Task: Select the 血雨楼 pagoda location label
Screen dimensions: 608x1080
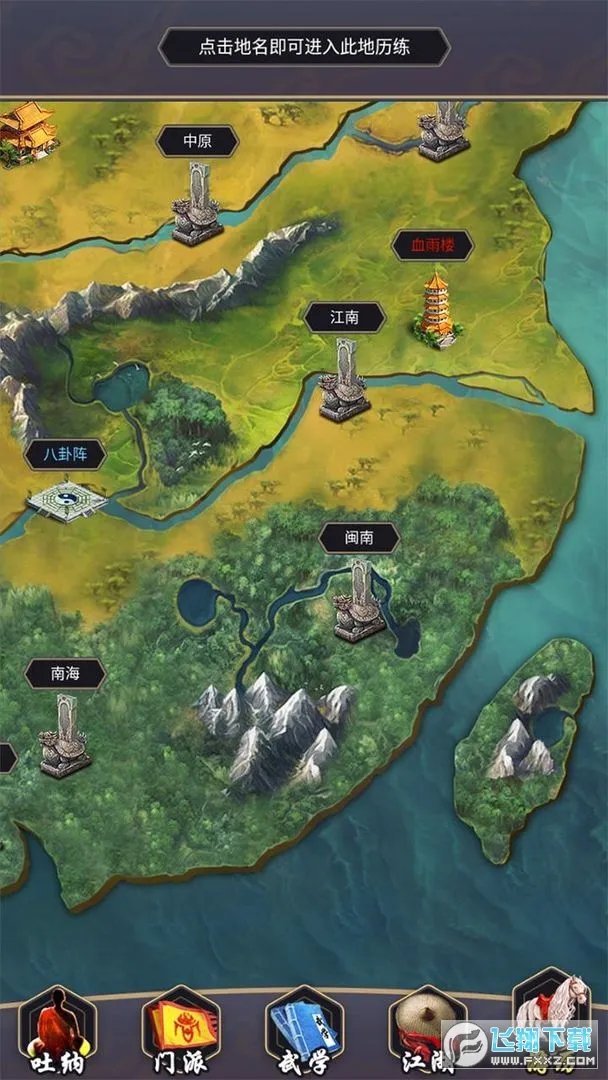Action: (432, 245)
